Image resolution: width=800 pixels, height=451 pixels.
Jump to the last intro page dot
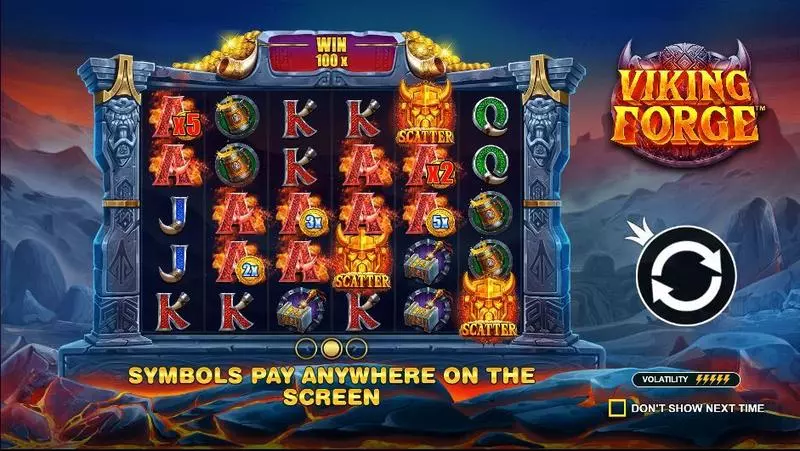(357, 348)
